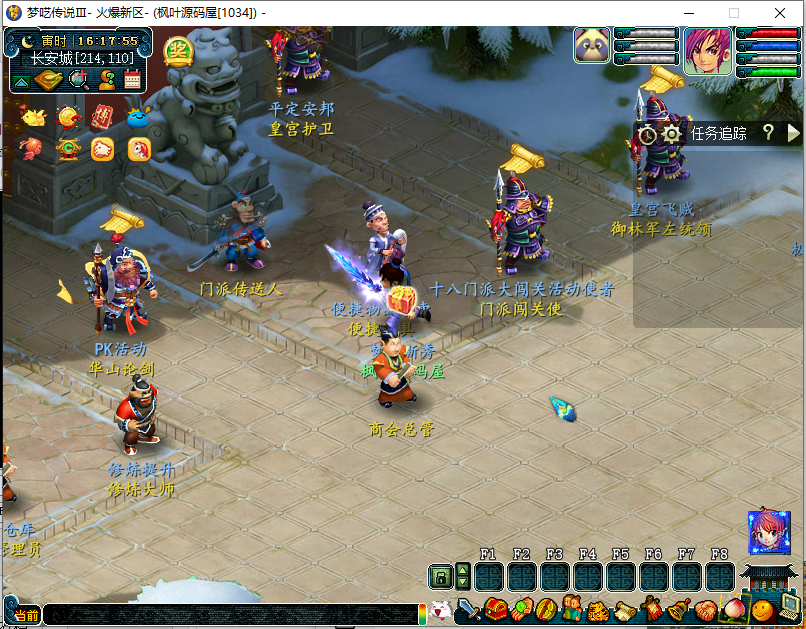Expand the quest tracker with the arrow

pyautogui.click(x=793, y=133)
